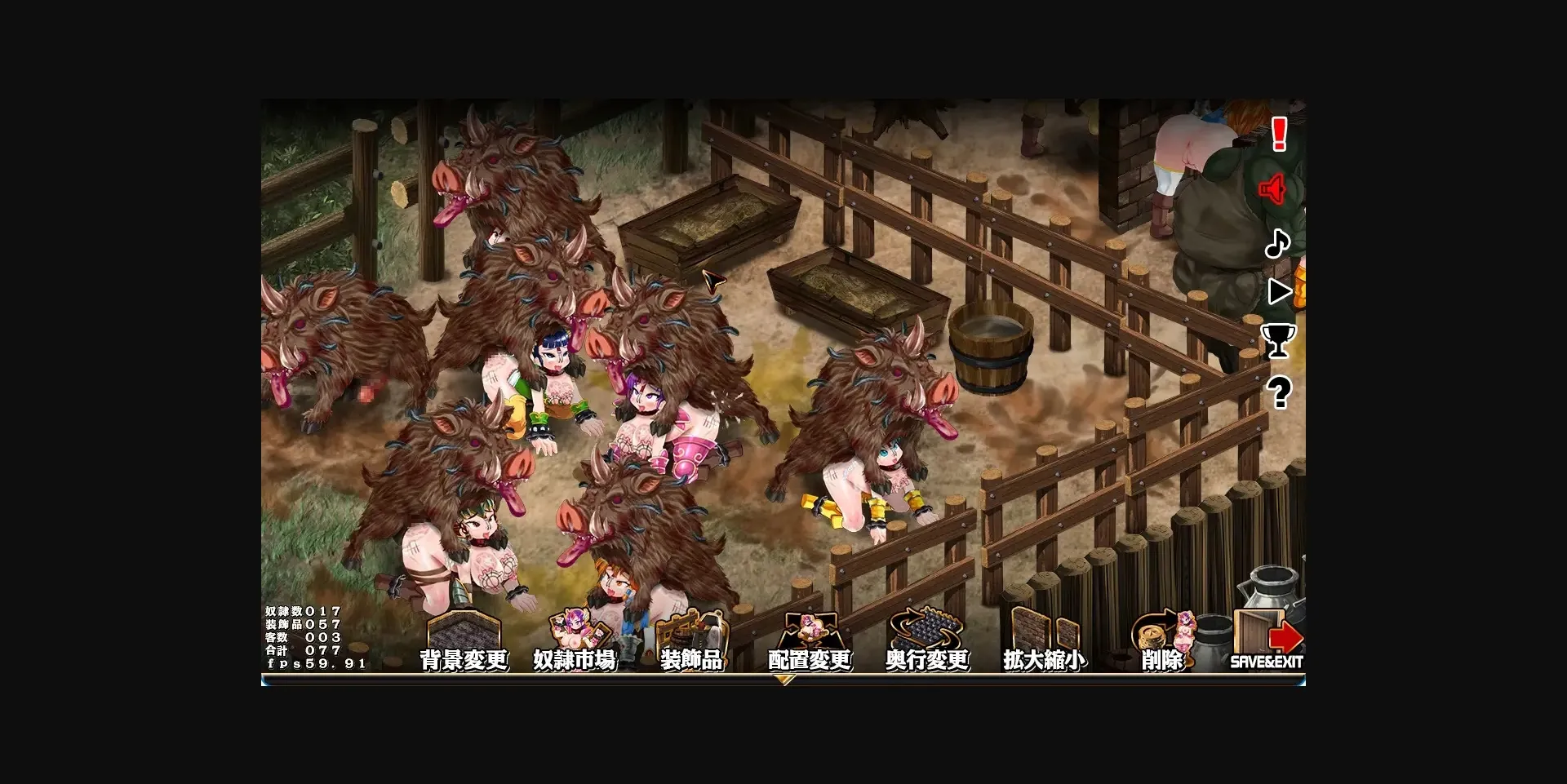Open BGM settings with the music note icon
1567x784 pixels.
point(1276,241)
